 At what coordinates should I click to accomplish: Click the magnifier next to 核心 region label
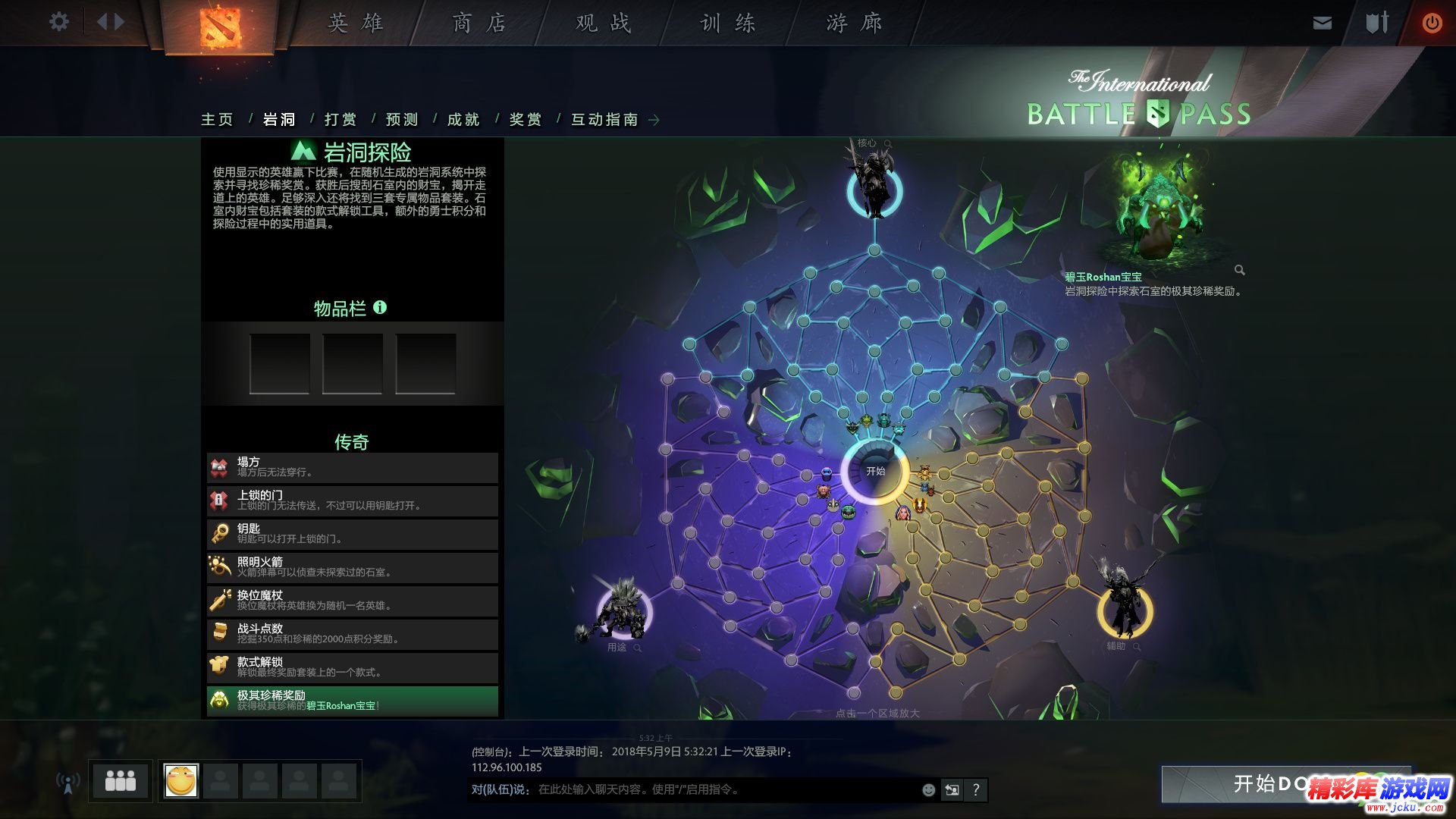(889, 142)
